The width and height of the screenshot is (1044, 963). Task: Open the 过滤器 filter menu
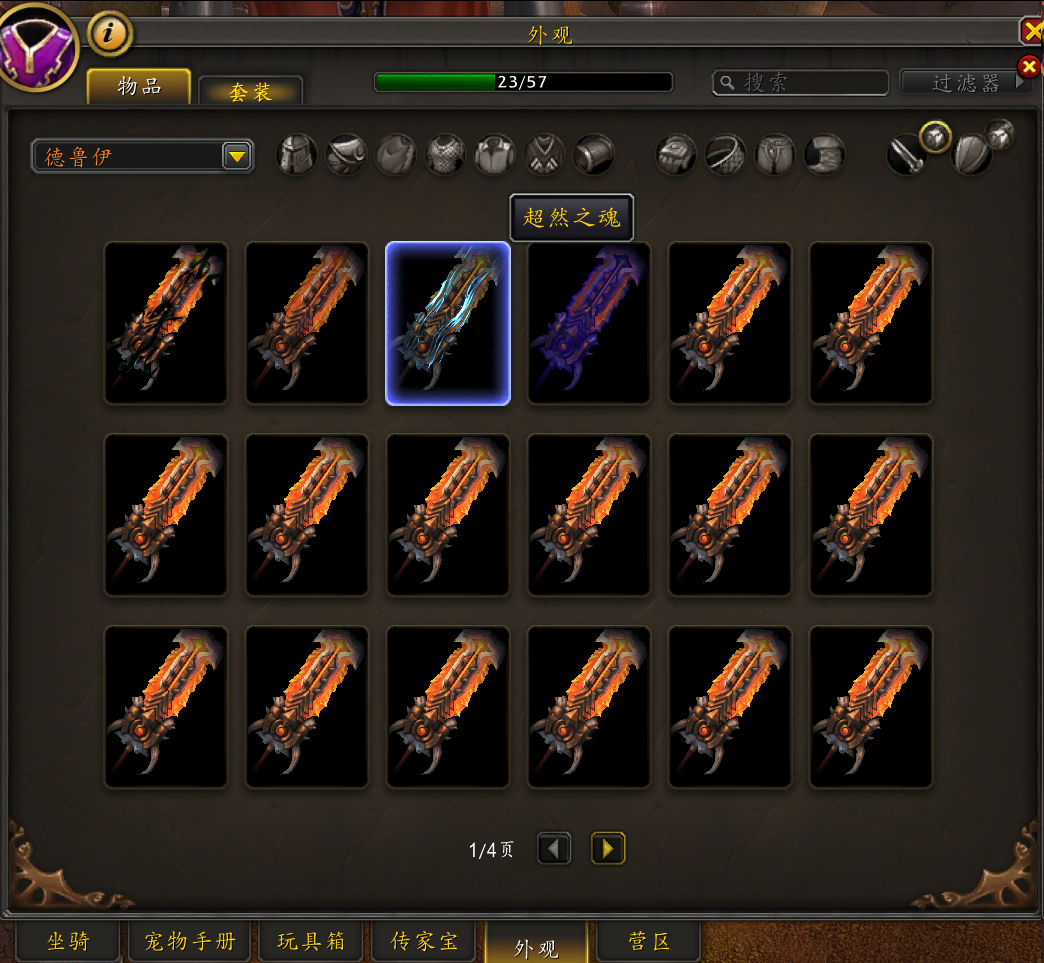(x=965, y=82)
